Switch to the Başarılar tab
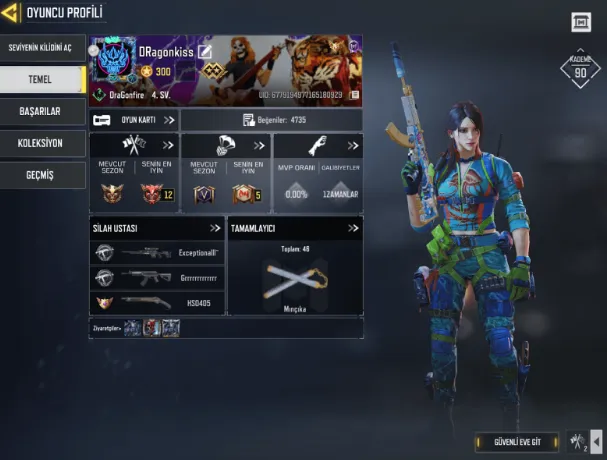The width and height of the screenshot is (607, 460). (x=40, y=110)
